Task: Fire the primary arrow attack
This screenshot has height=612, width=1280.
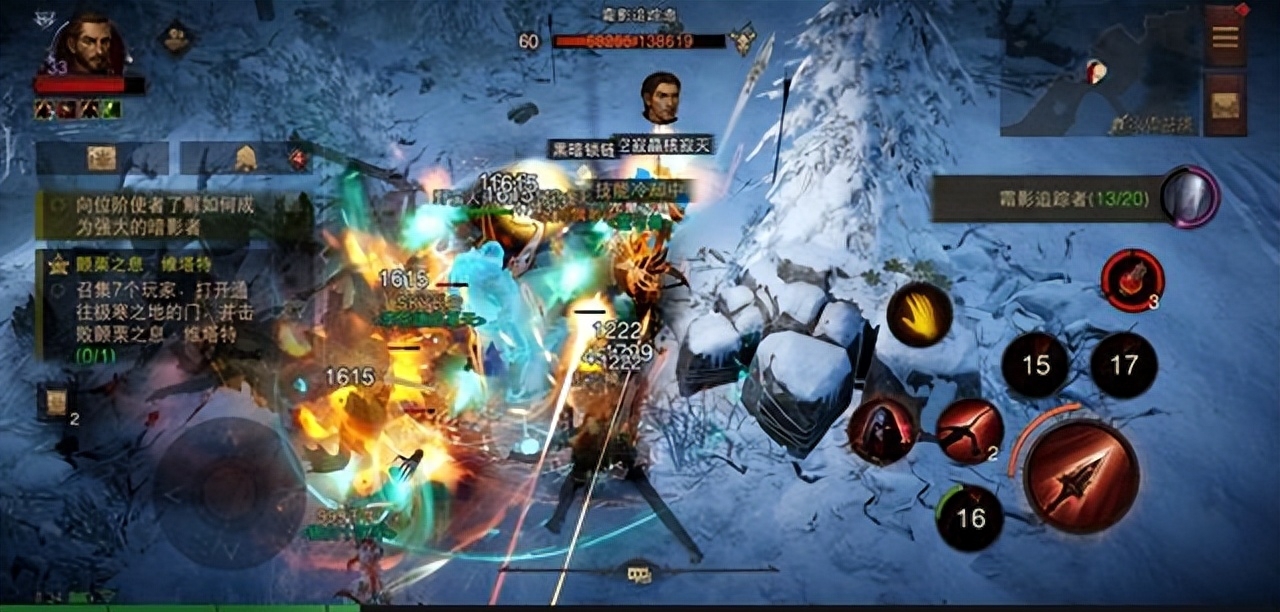Action: coord(1081,476)
